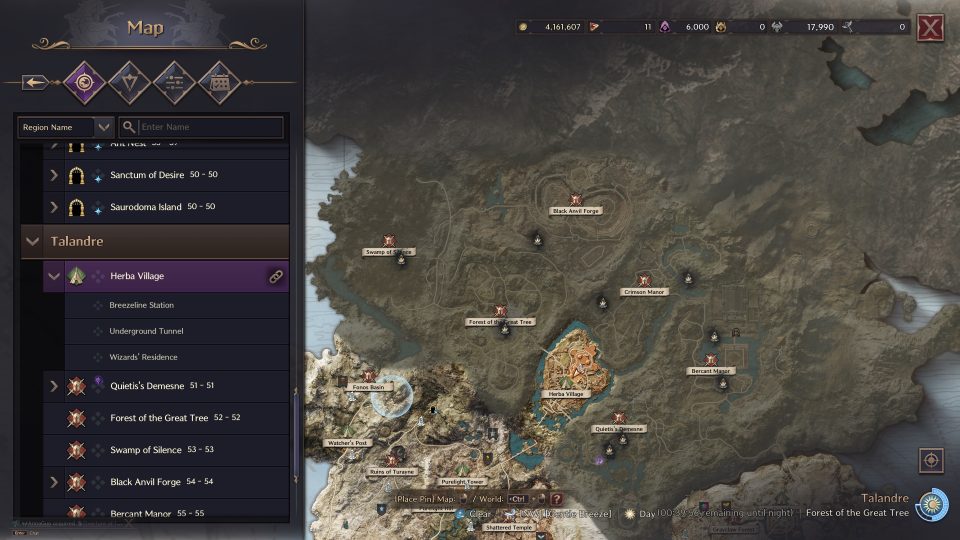The width and height of the screenshot is (960, 540).
Task: Click the Black Anvil Forge map marker
Action: (x=576, y=200)
